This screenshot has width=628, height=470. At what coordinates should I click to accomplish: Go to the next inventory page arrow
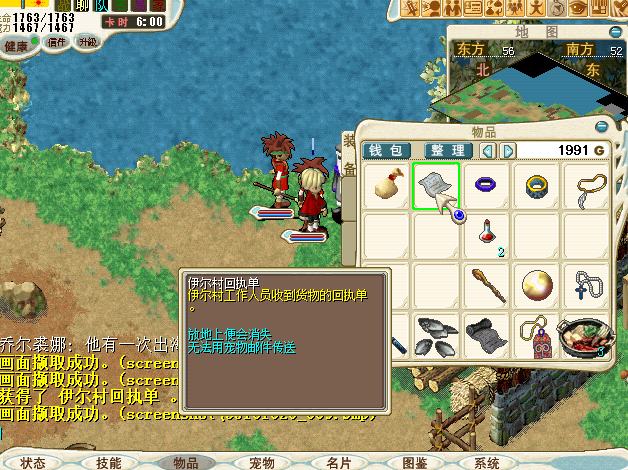coord(509,150)
